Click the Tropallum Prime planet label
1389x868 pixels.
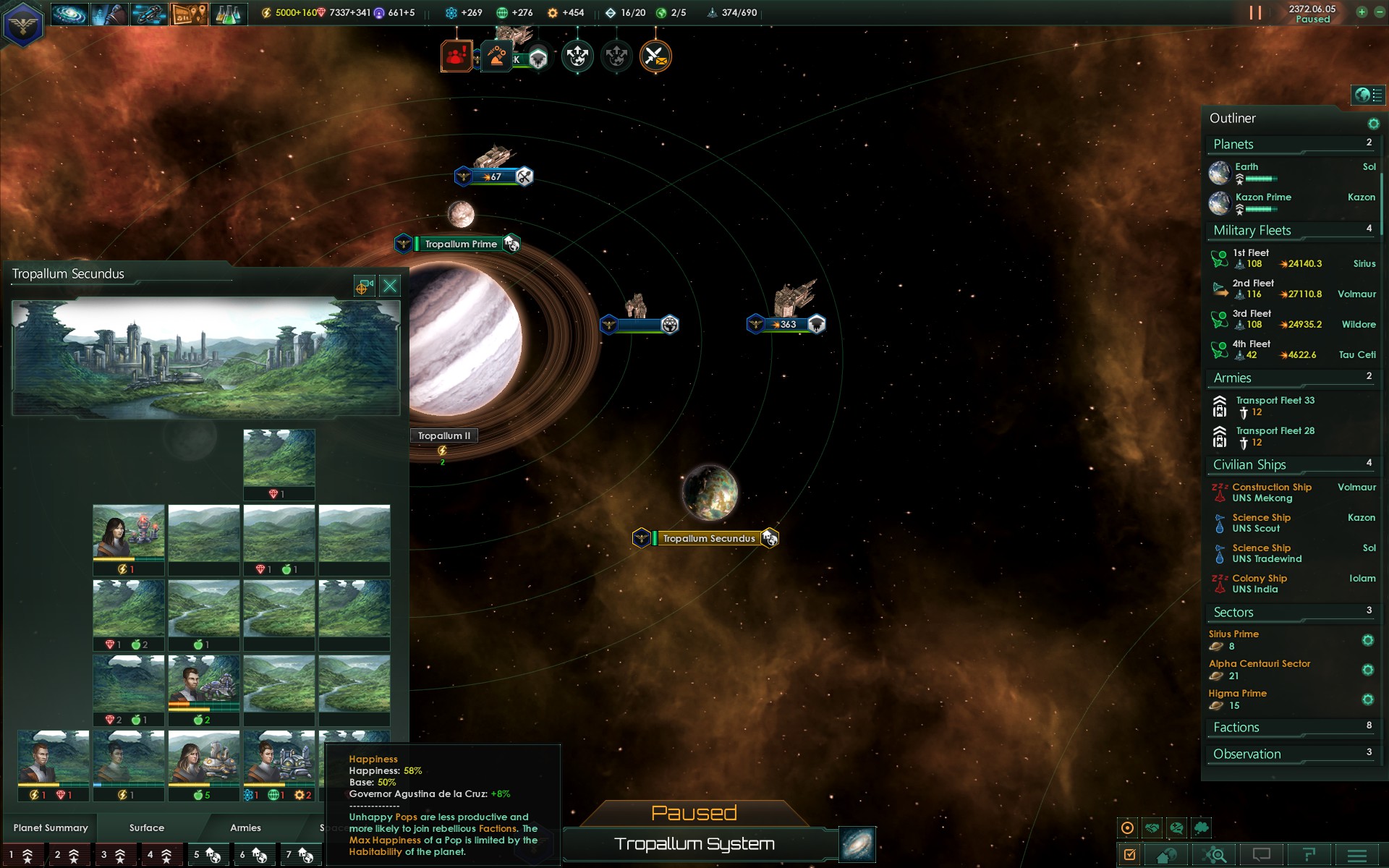[x=461, y=244]
